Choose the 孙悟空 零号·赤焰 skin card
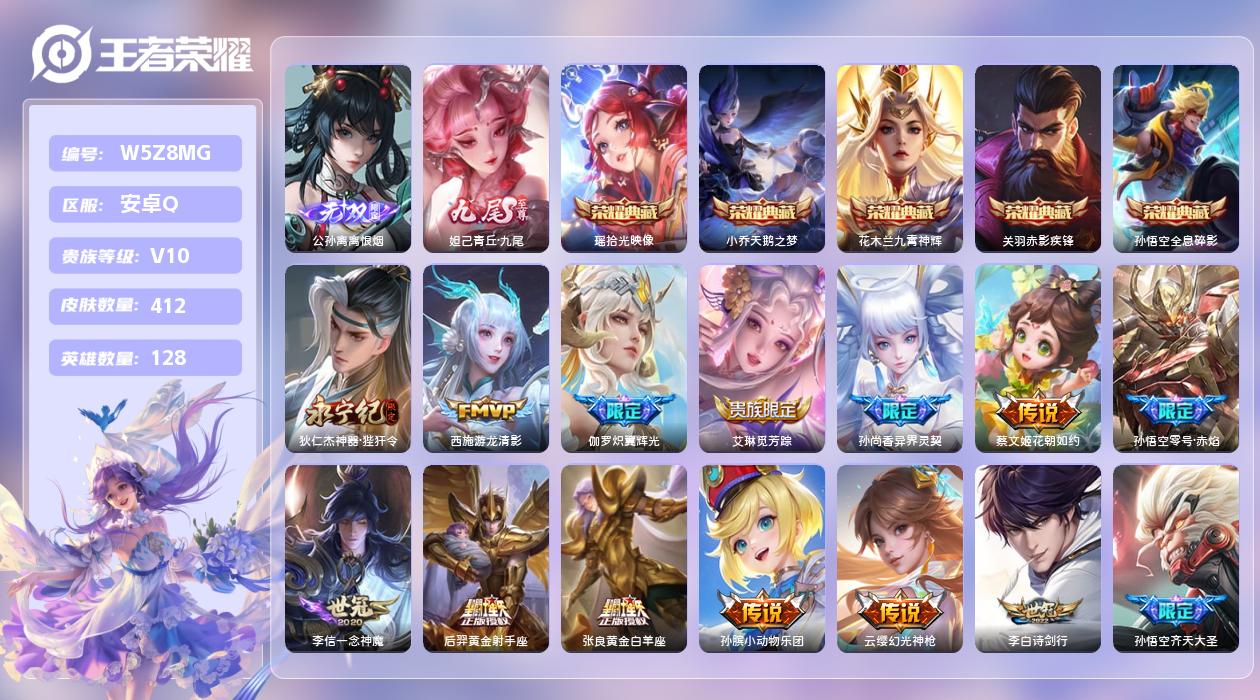This screenshot has width=1260, height=700. click(1176, 358)
